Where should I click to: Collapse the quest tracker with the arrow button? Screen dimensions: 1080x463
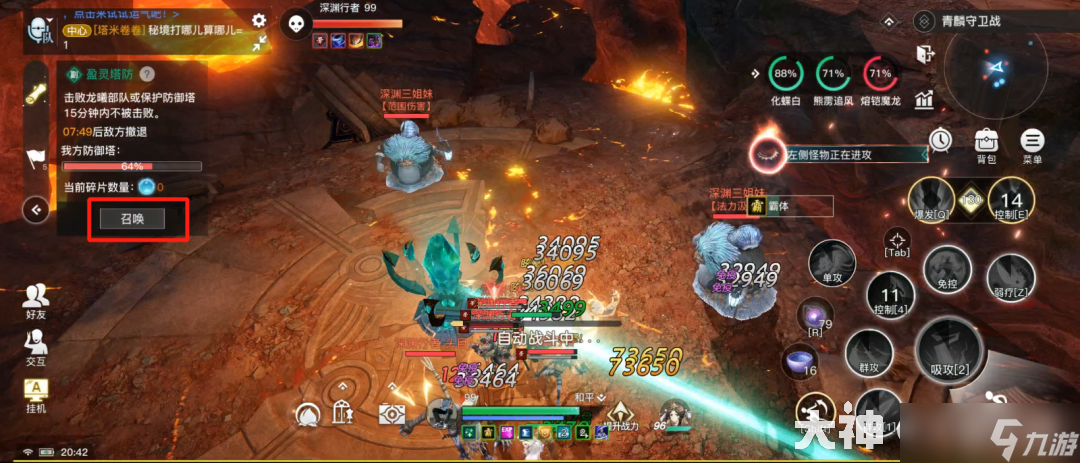click(37, 209)
